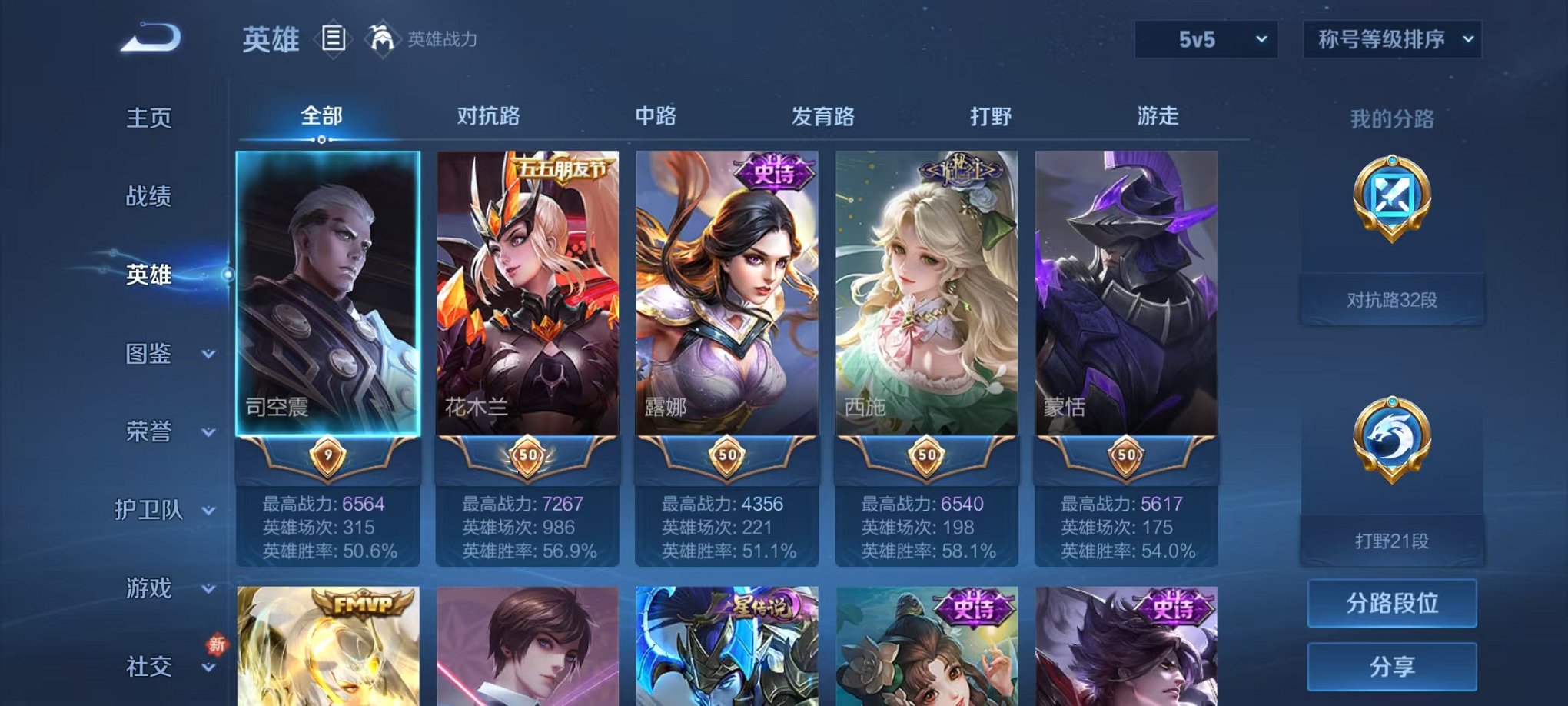The image size is (1568, 706).
Task: Open 社交 with the 新 badge
Action: click(150, 666)
